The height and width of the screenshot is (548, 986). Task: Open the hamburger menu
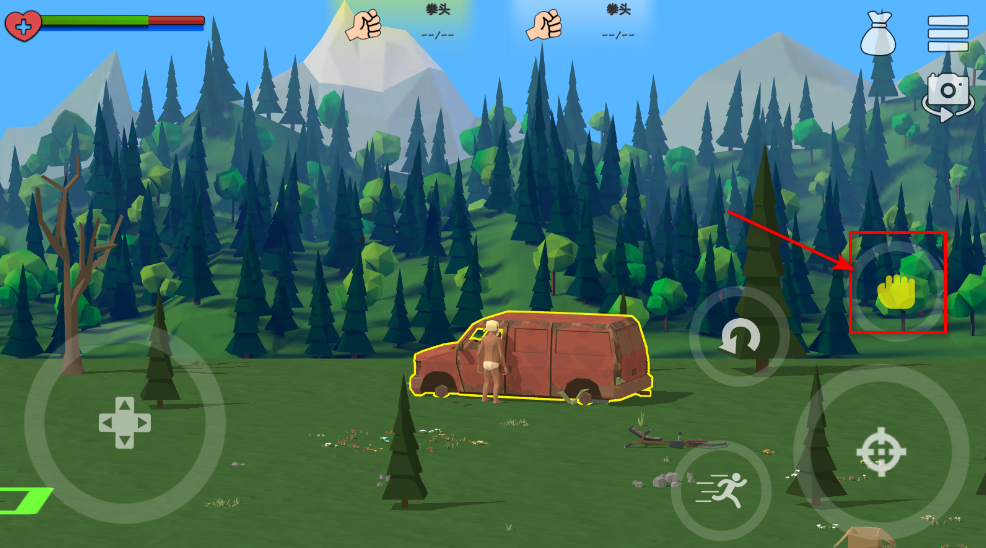tap(947, 33)
